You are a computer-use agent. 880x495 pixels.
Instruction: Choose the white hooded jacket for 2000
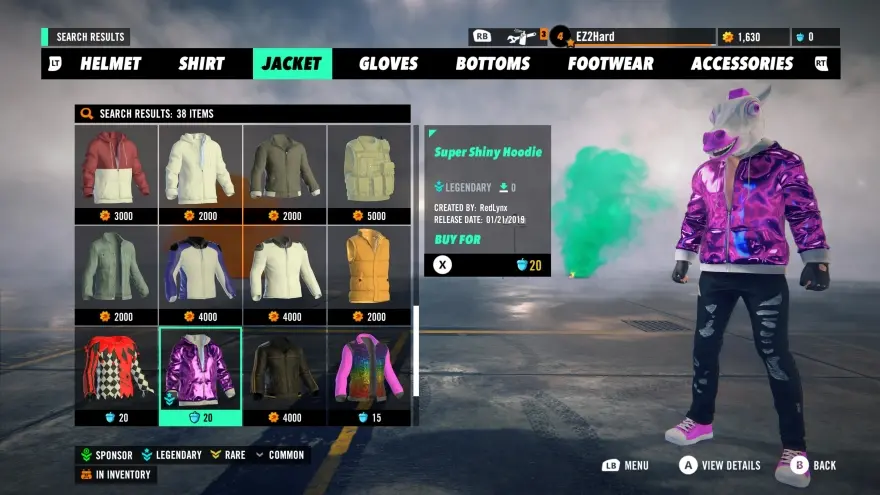[200, 168]
